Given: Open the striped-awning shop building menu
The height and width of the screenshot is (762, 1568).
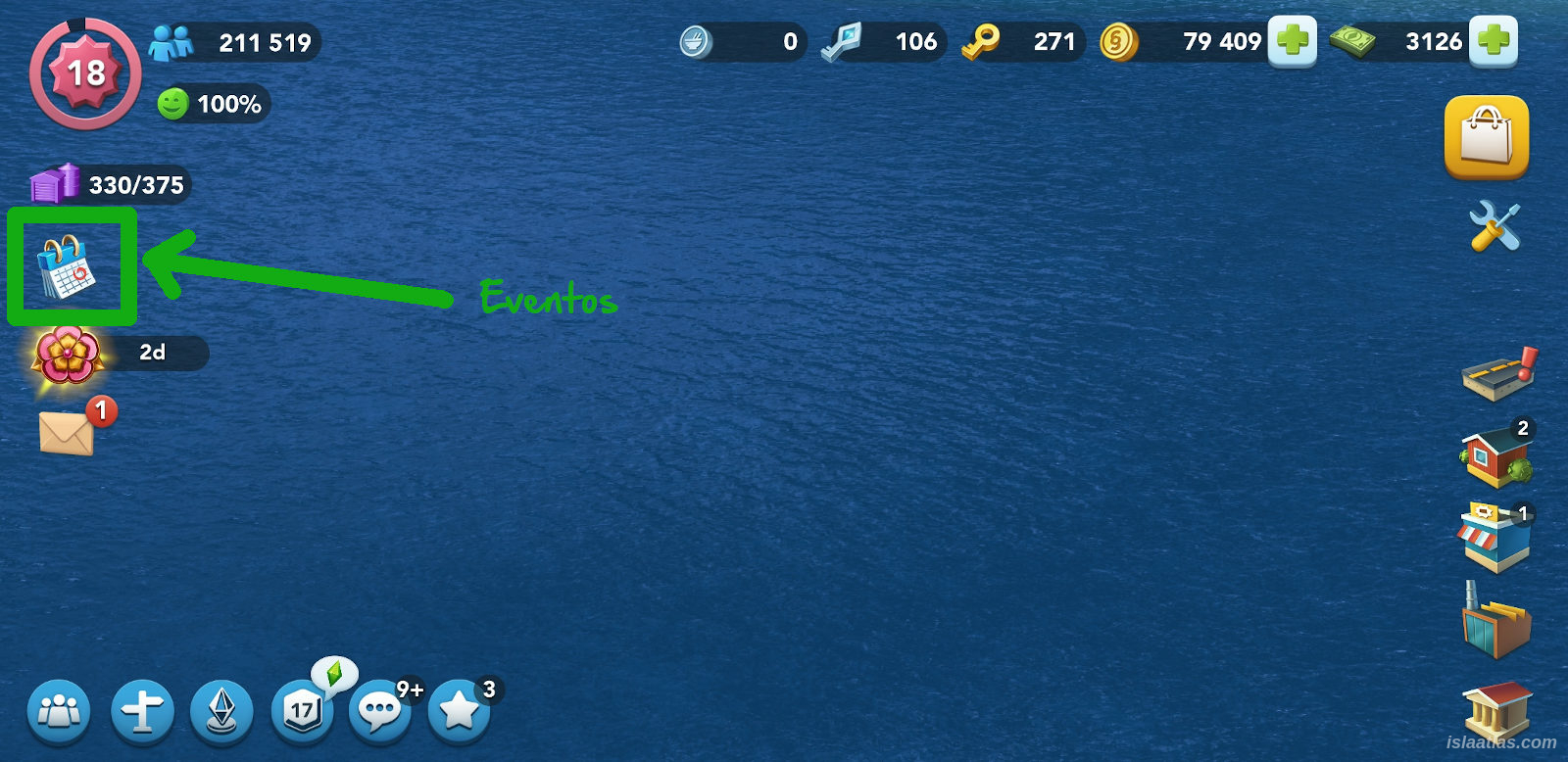Looking at the screenshot, I should coord(1494,538).
